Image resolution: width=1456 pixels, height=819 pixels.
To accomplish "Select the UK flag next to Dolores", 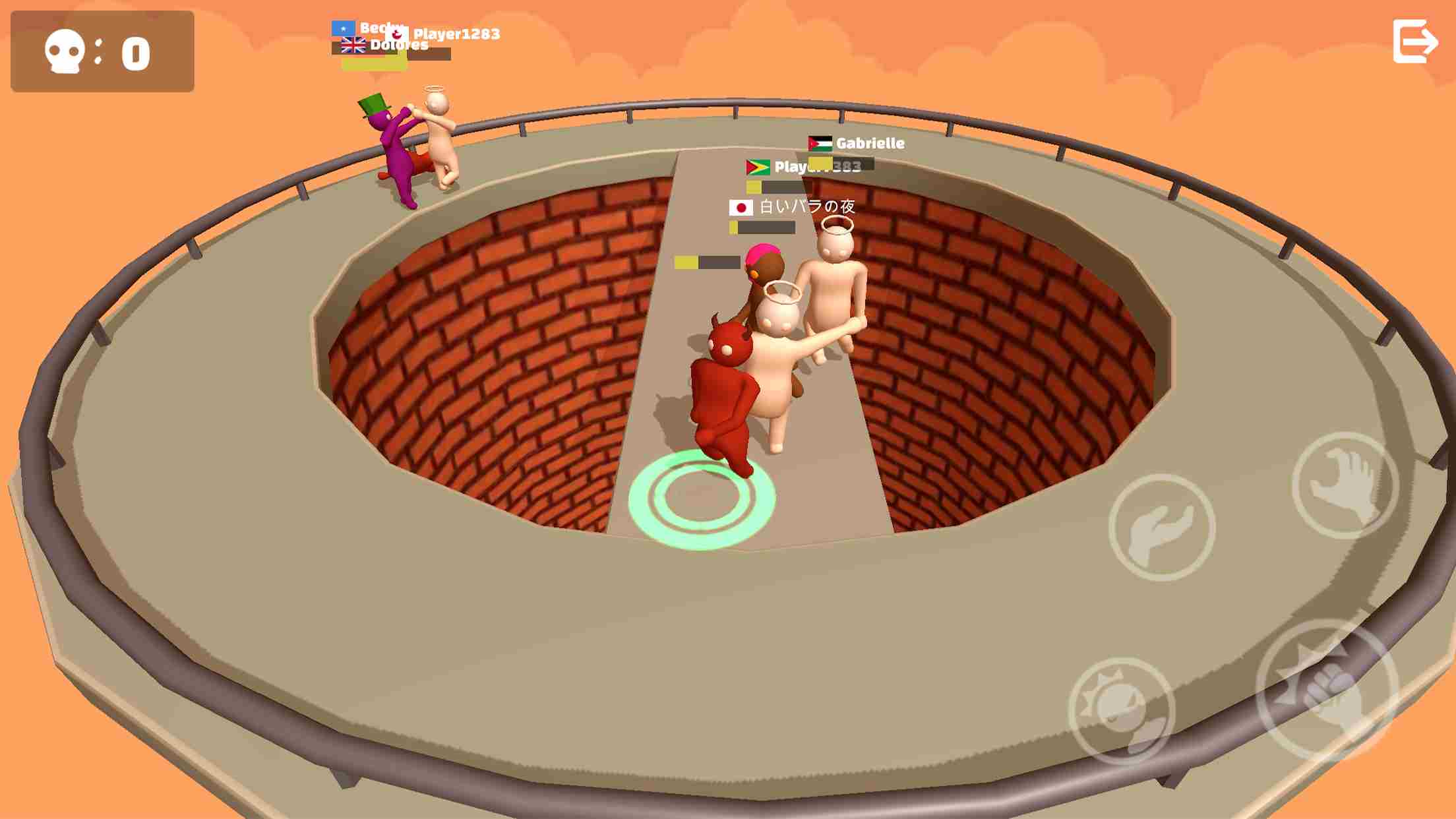I will [x=352, y=45].
